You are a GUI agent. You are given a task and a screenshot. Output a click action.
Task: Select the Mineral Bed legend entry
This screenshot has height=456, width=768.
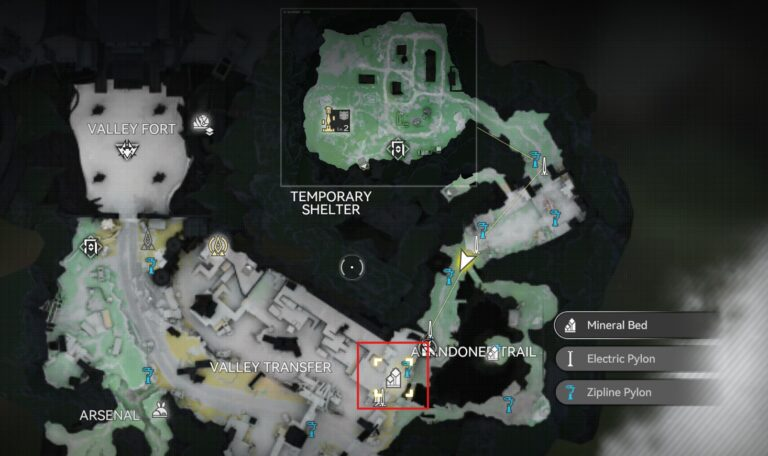(636, 325)
